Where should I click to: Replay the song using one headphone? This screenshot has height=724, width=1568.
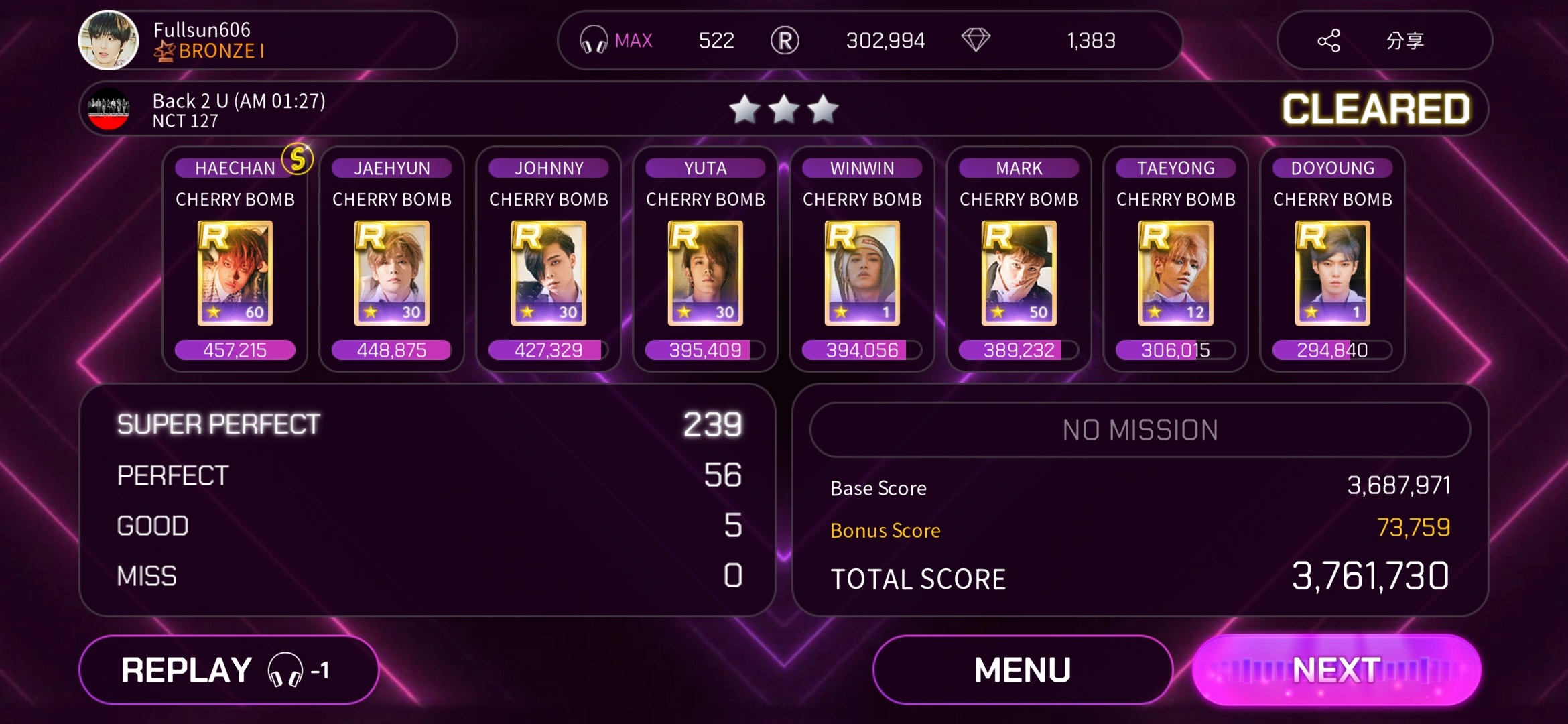228,670
